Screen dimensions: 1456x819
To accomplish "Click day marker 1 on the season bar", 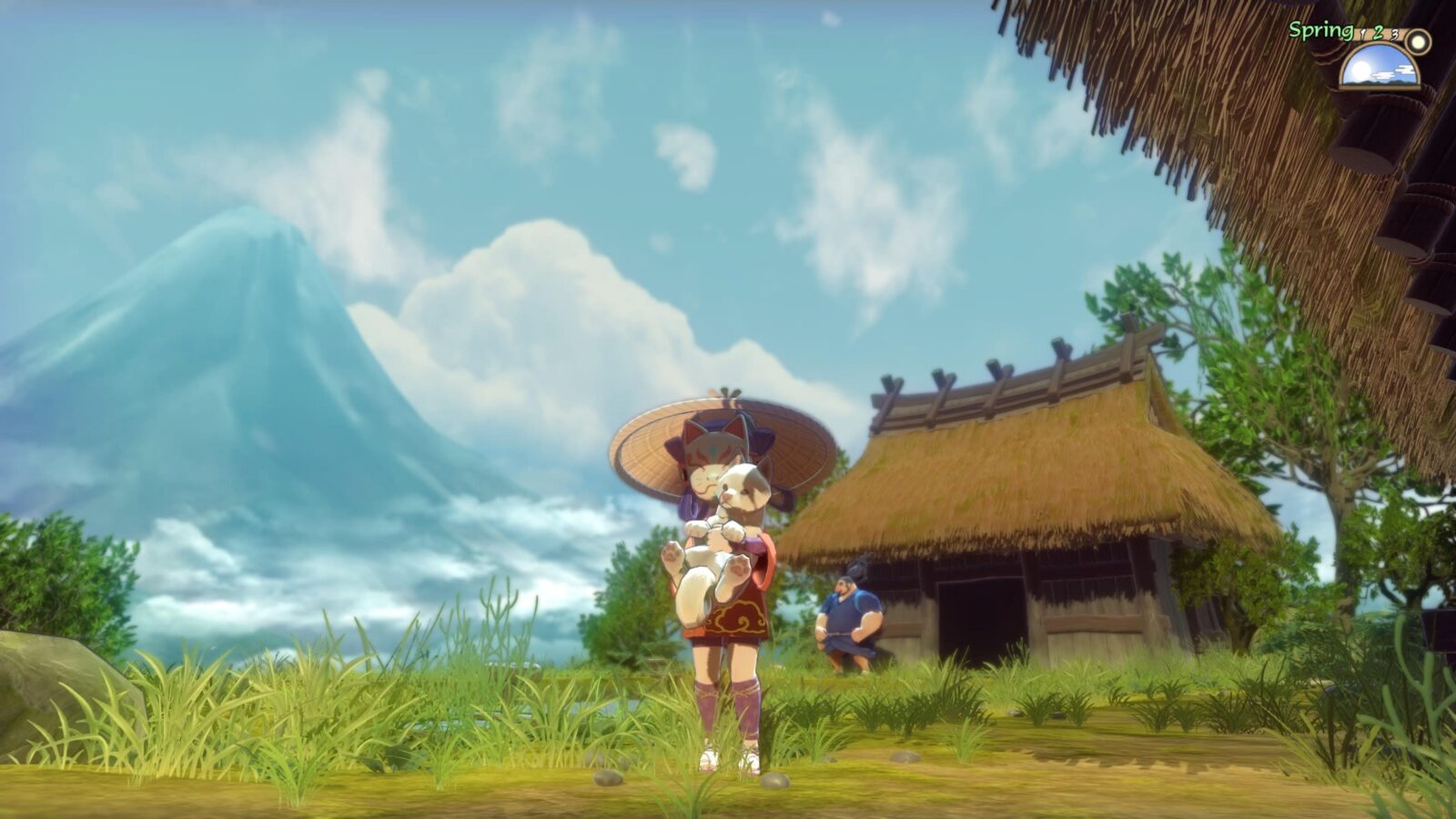I will 1362,34.
